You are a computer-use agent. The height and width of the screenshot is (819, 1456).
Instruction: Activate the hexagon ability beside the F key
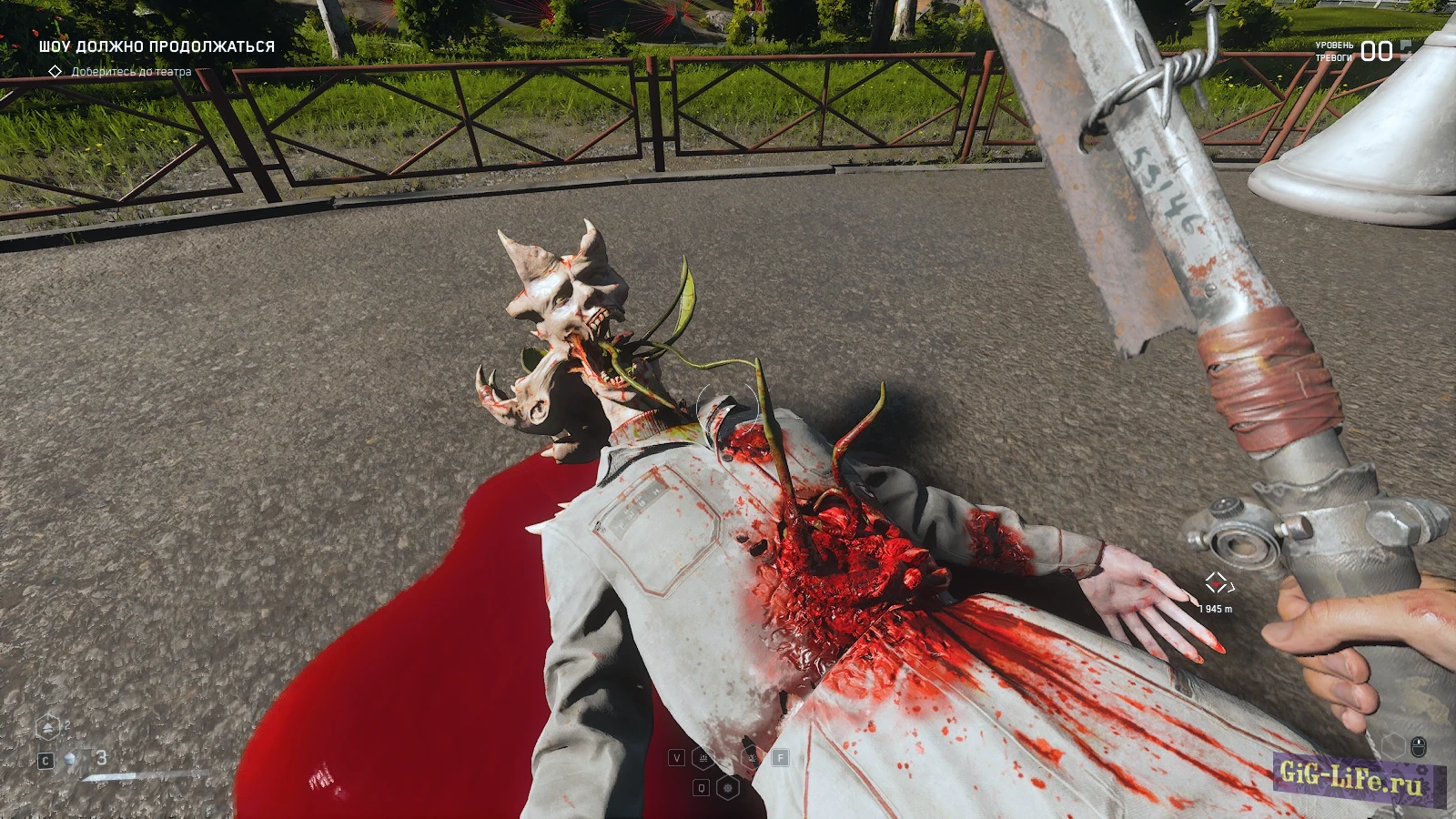coord(752,757)
